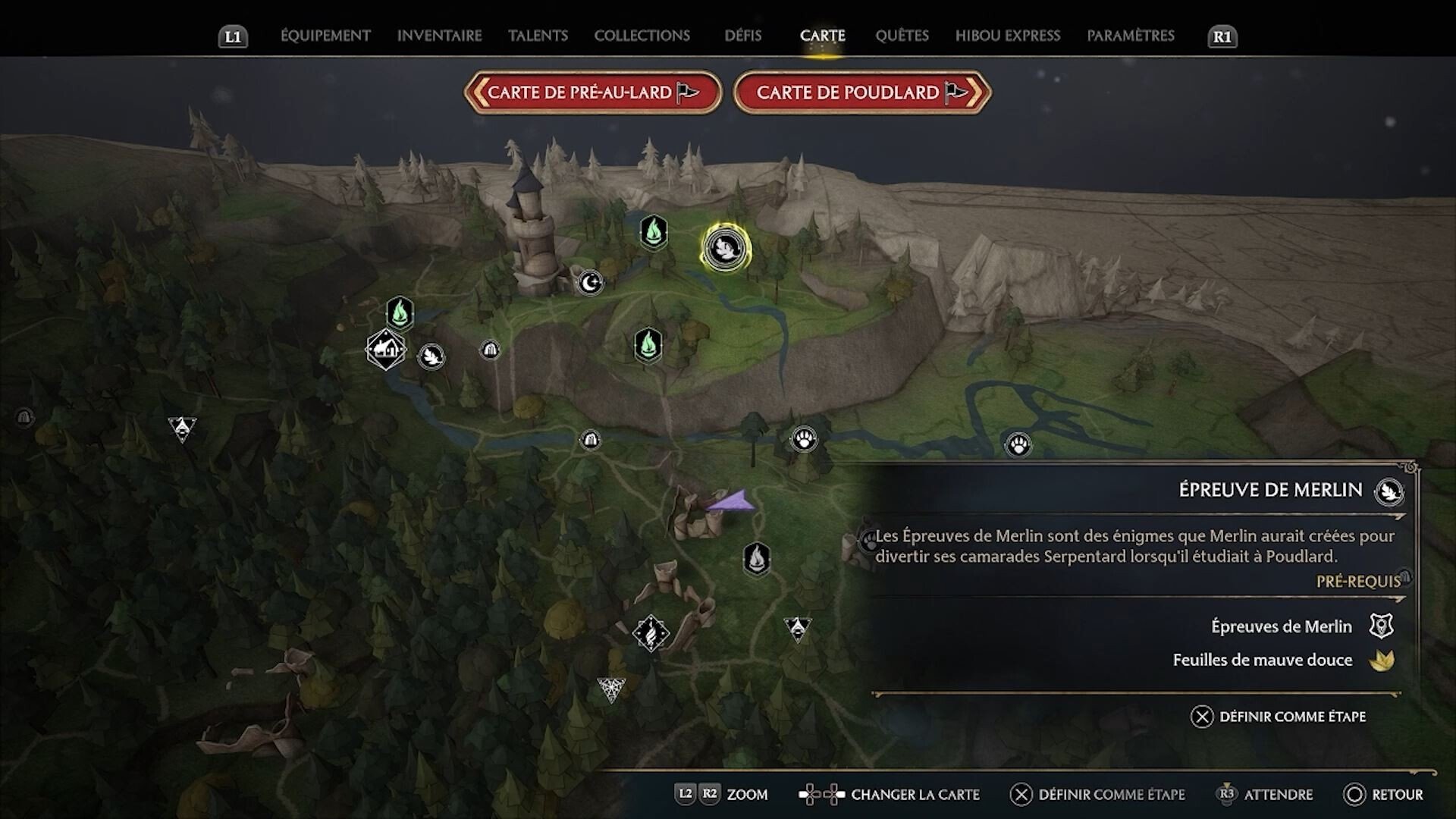1456x819 pixels.
Task: Click the hamlet houses map marker
Action: [385, 350]
